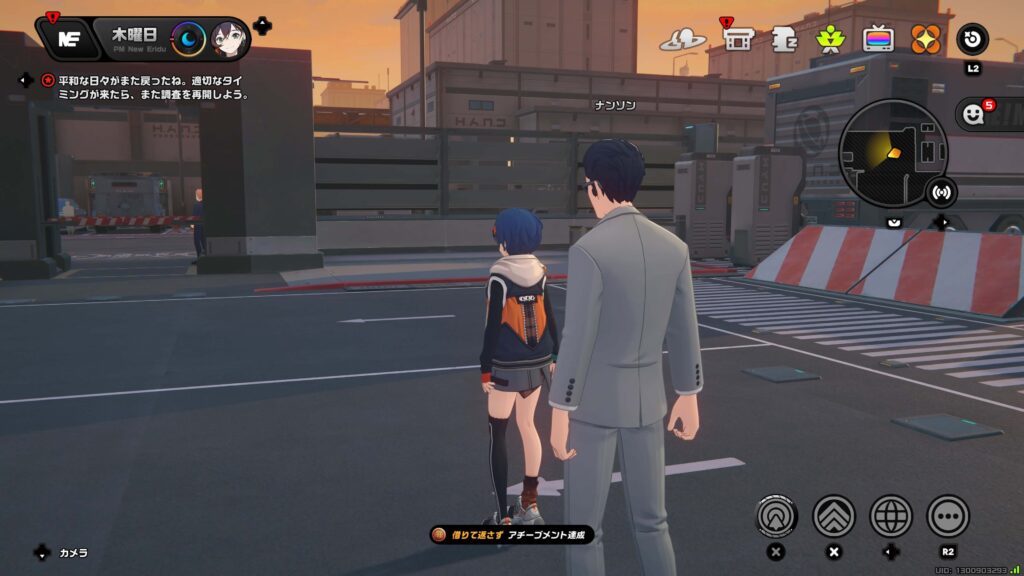
Task: Click the circular arrow clock icon
Action: point(972,39)
